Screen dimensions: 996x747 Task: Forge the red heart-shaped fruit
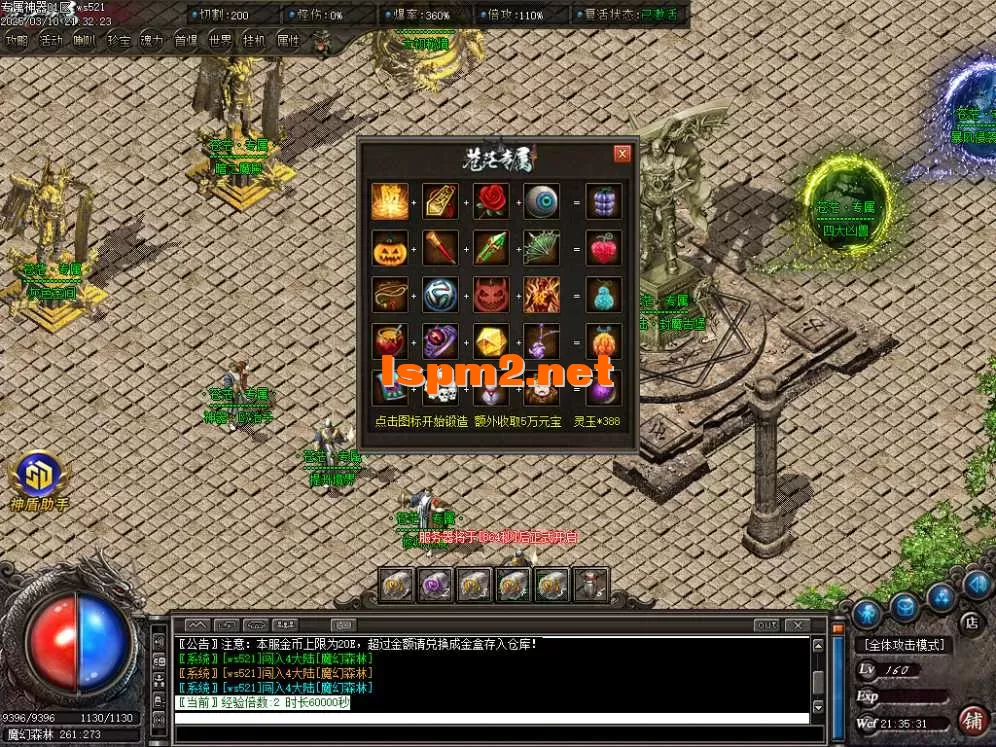pyautogui.click(x=603, y=248)
